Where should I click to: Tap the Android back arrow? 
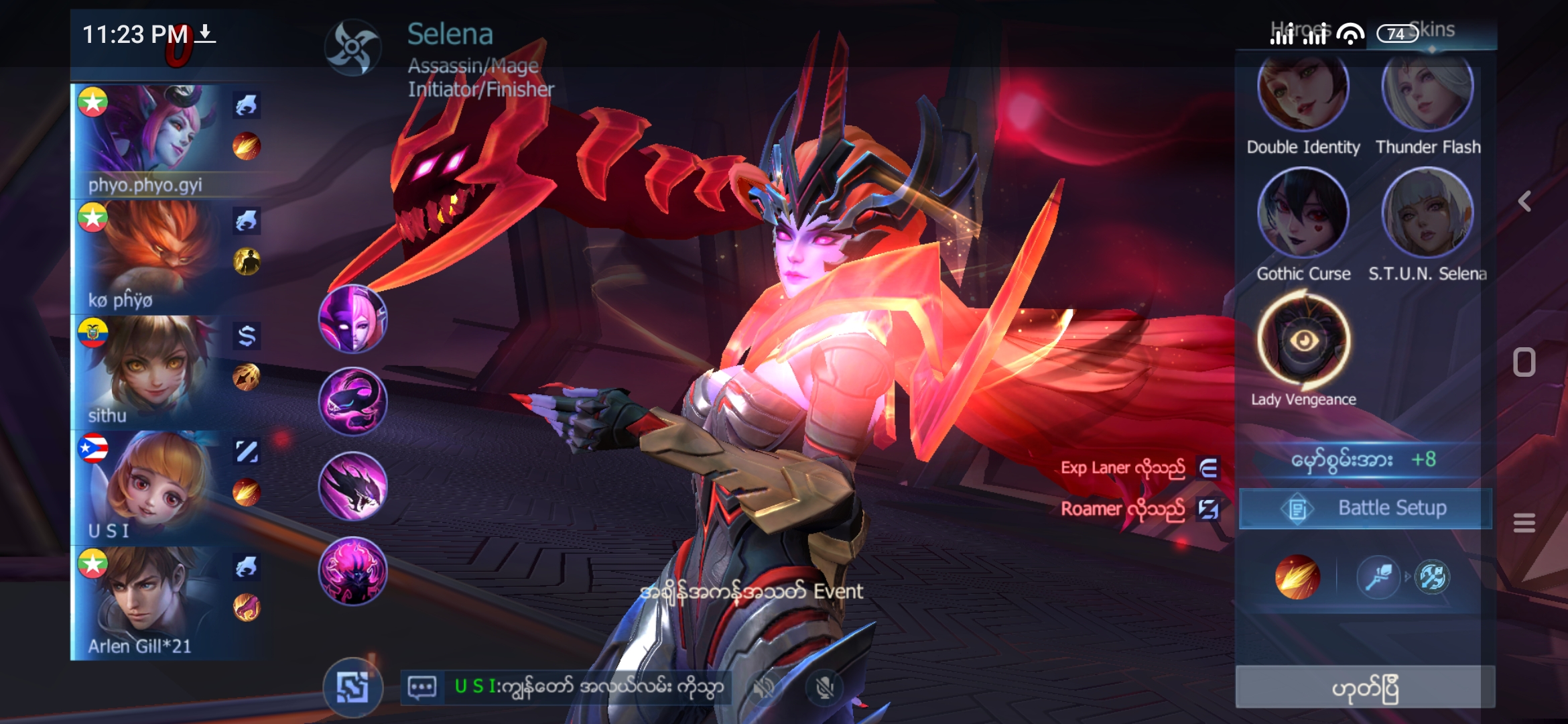click(x=1525, y=201)
